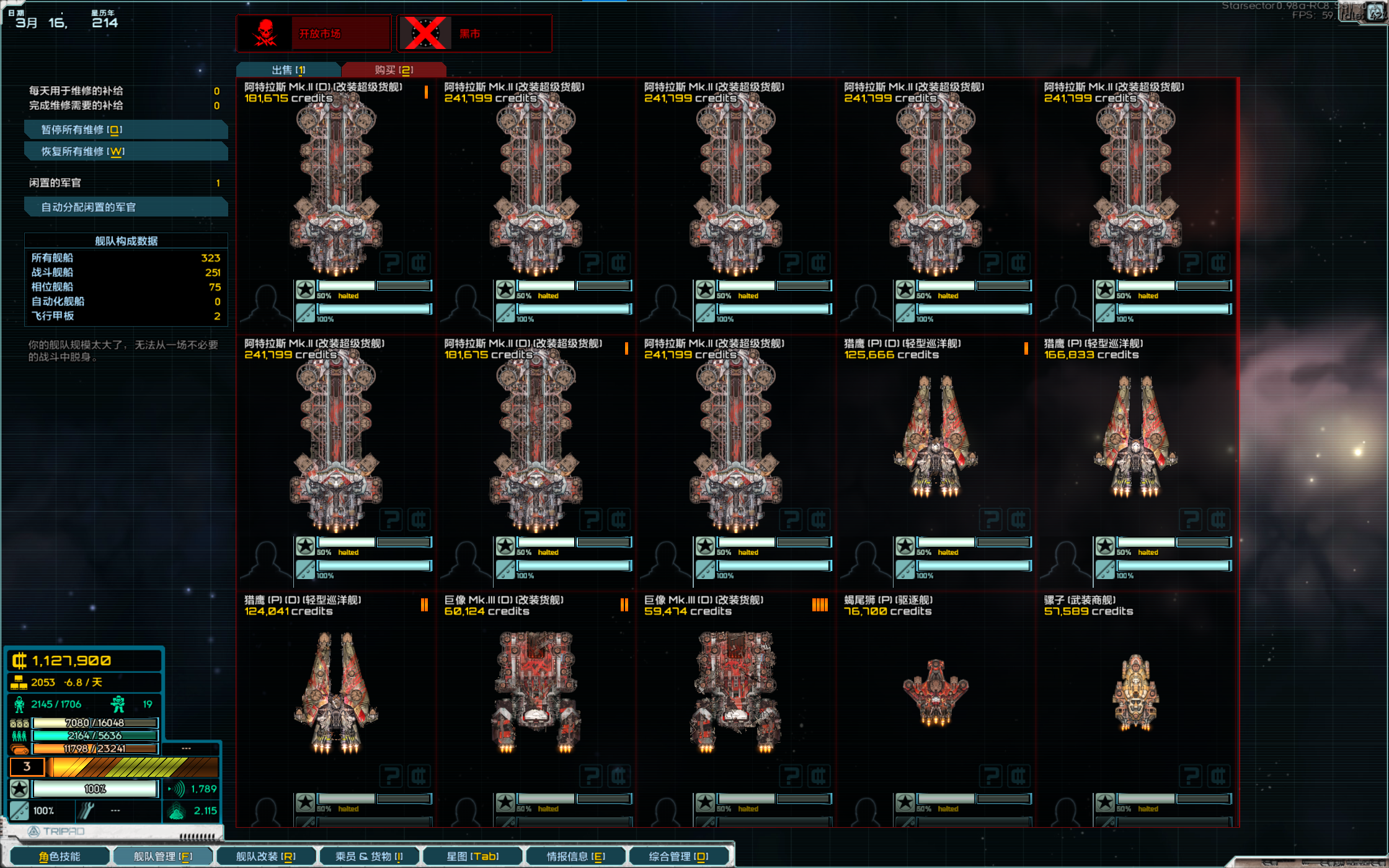
Task: Resume all repairs with 恢复所有维修
Action: coord(126,151)
